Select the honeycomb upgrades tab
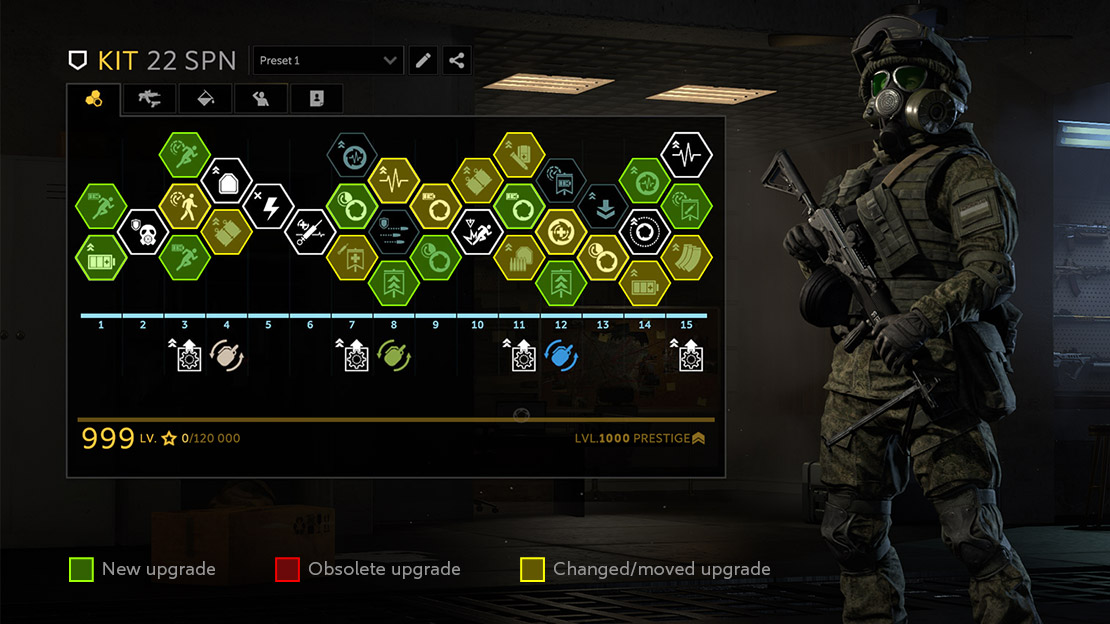This screenshot has width=1110, height=624. pos(94,98)
